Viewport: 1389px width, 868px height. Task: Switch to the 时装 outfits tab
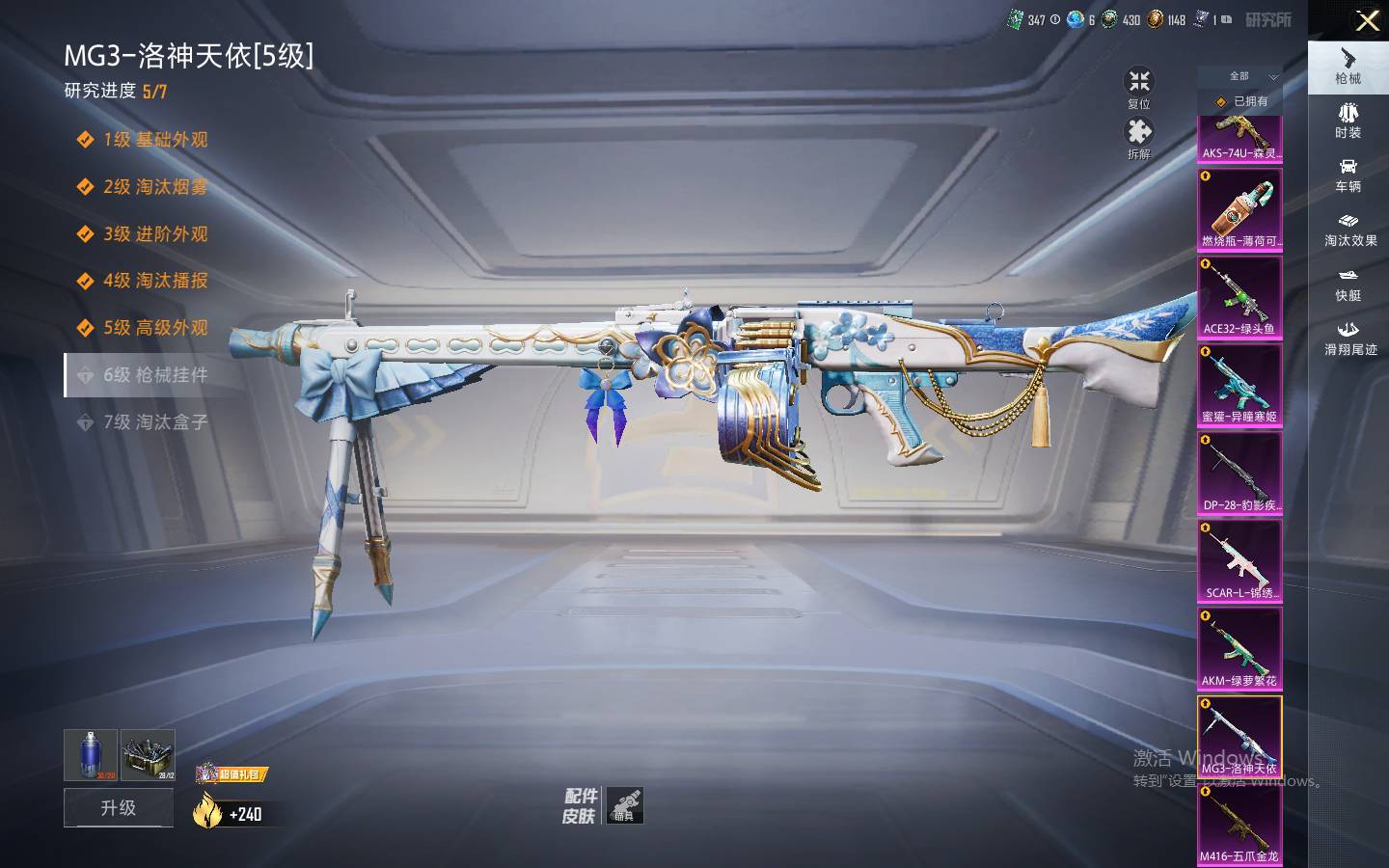click(1348, 121)
